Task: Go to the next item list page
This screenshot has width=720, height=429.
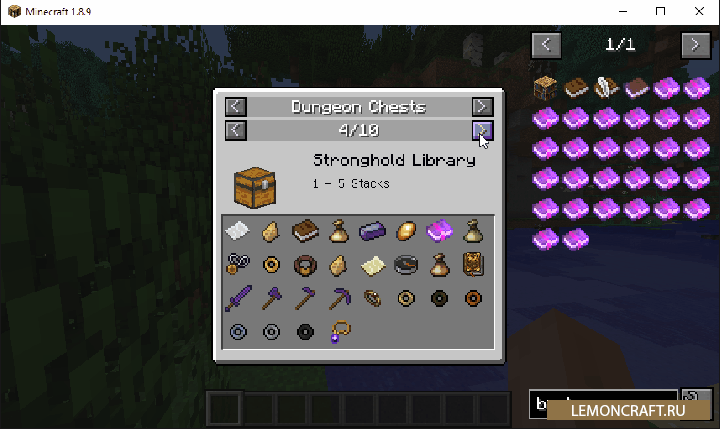Action: (x=695, y=45)
